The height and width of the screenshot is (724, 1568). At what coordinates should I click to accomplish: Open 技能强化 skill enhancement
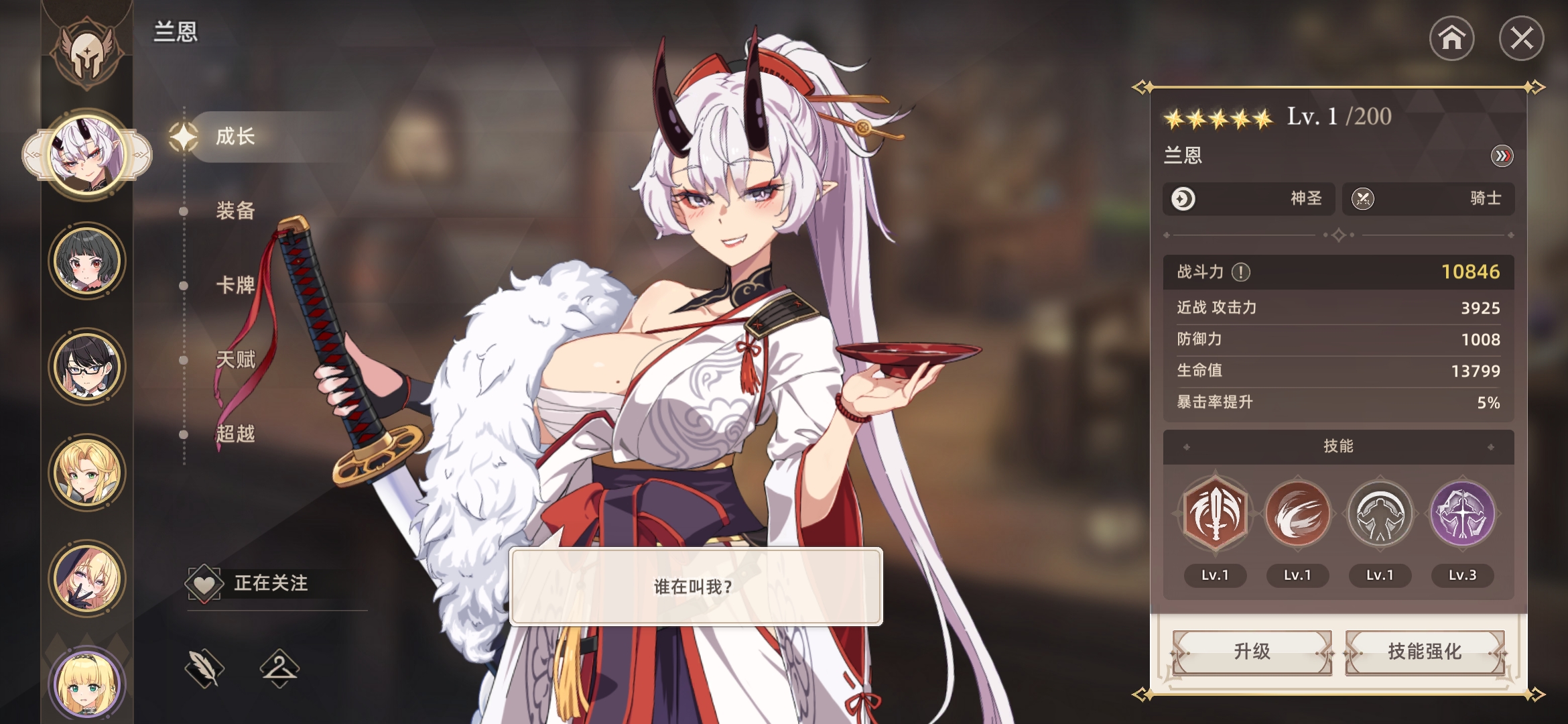click(1425, 652)
